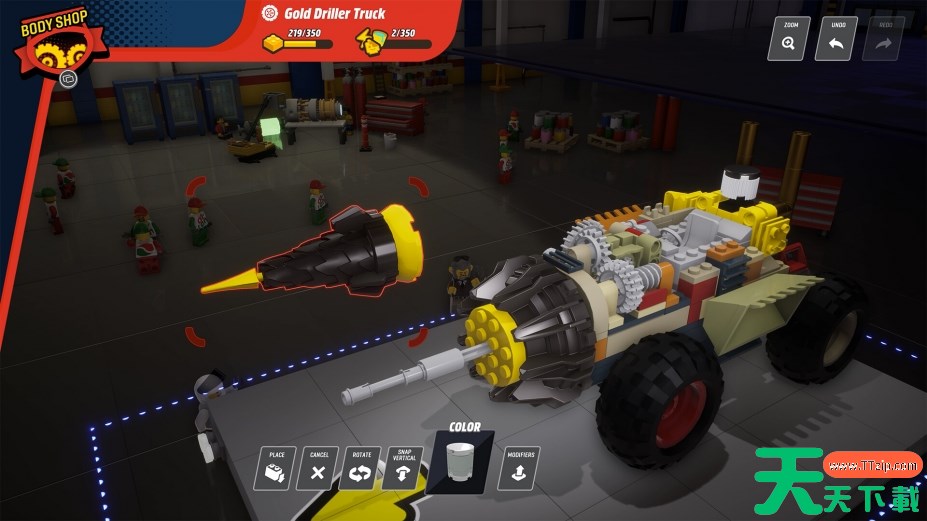Select the greyed-out Redo arrow button
Image resolution: width=927 pixels, height=521 pixels.
point(883,39)
